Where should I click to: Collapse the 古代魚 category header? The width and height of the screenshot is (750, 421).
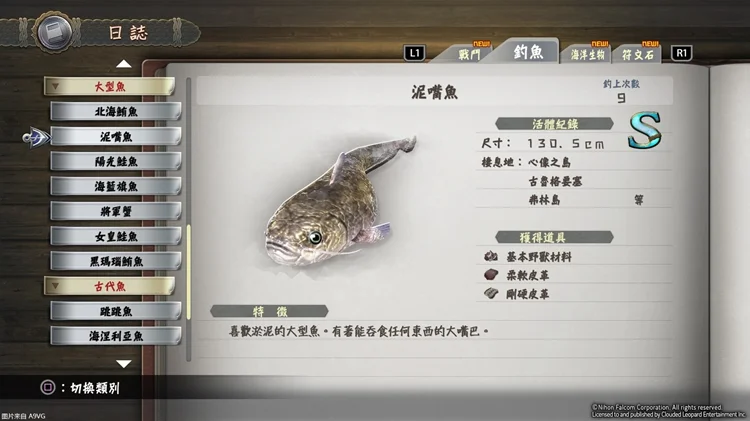click(112, 286)
